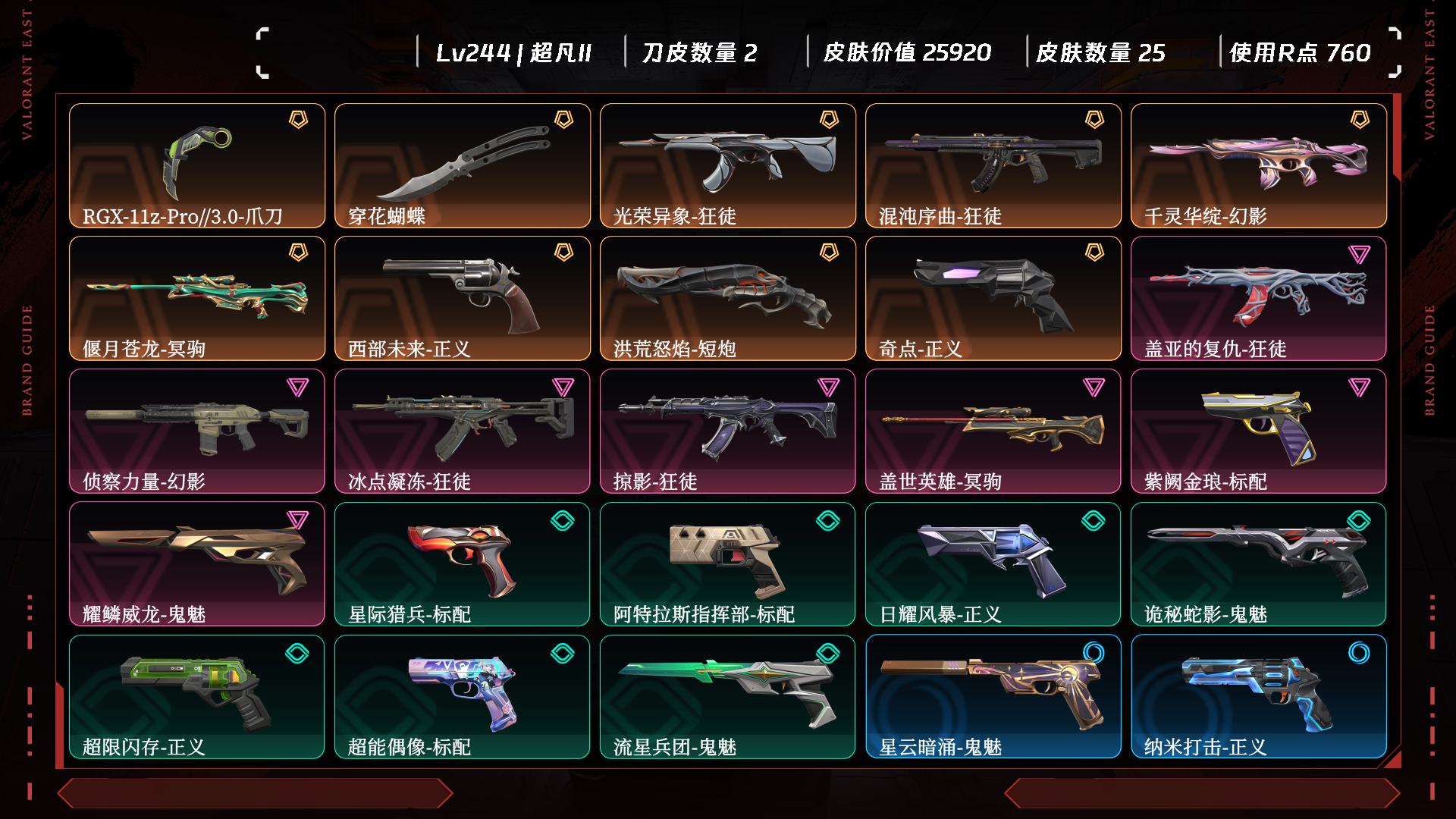Pick the 侦察力量-幻影 rifle card
Image resolution: width=1456 pixels, height=819 pixels.
pos(197,431)
